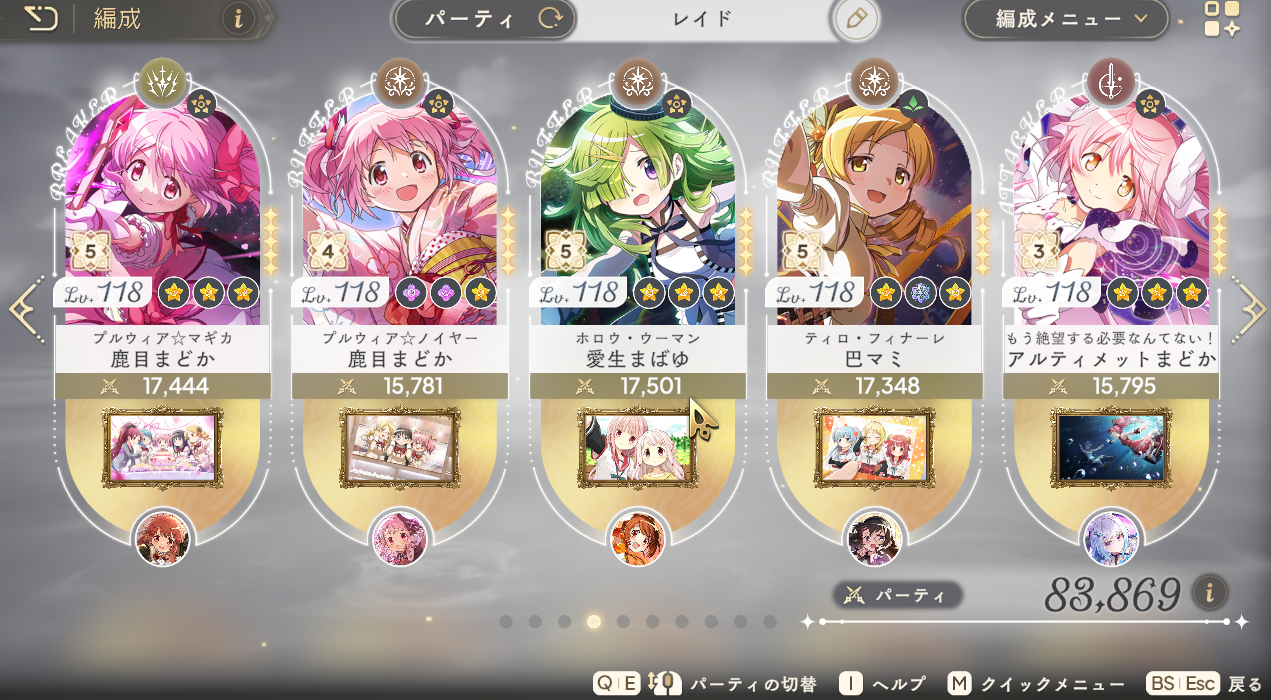The height and width of the screenshot is (700, 1271).
Task: Select the プルウィア☆マギカ 鹿目まどか card
Action: point(163,220)
